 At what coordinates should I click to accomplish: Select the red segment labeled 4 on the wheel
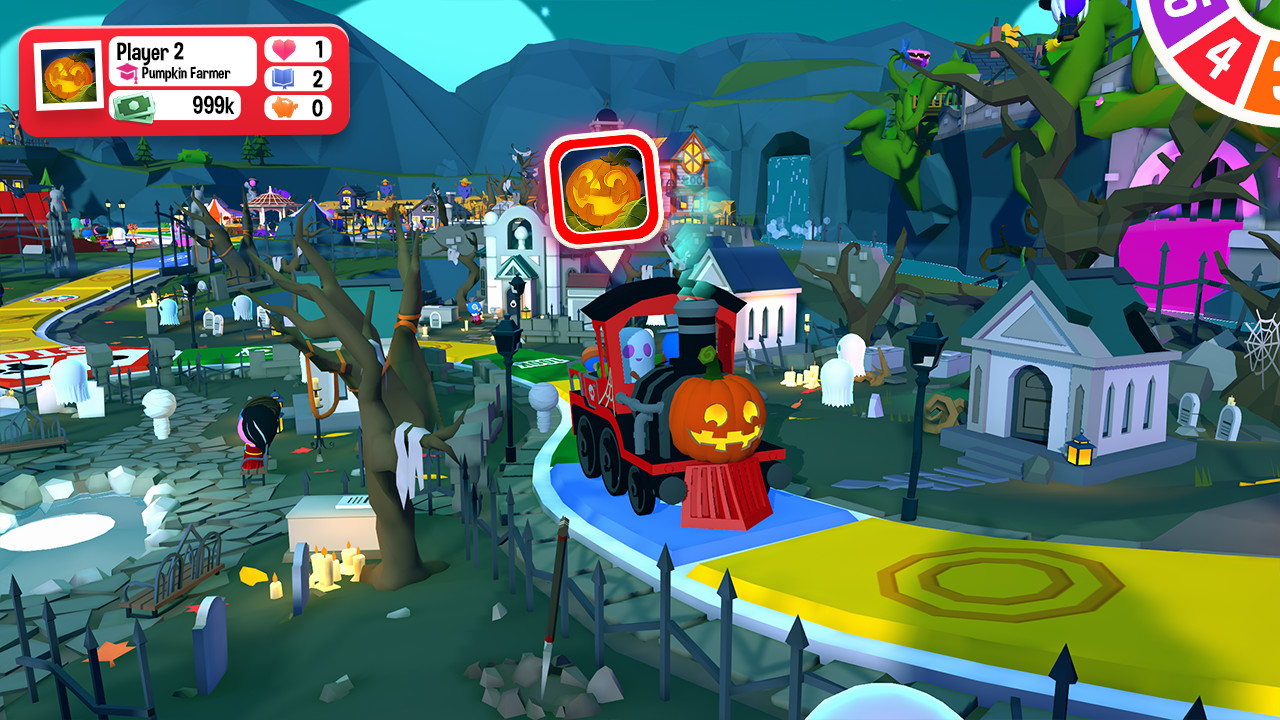pos(1218,55)
